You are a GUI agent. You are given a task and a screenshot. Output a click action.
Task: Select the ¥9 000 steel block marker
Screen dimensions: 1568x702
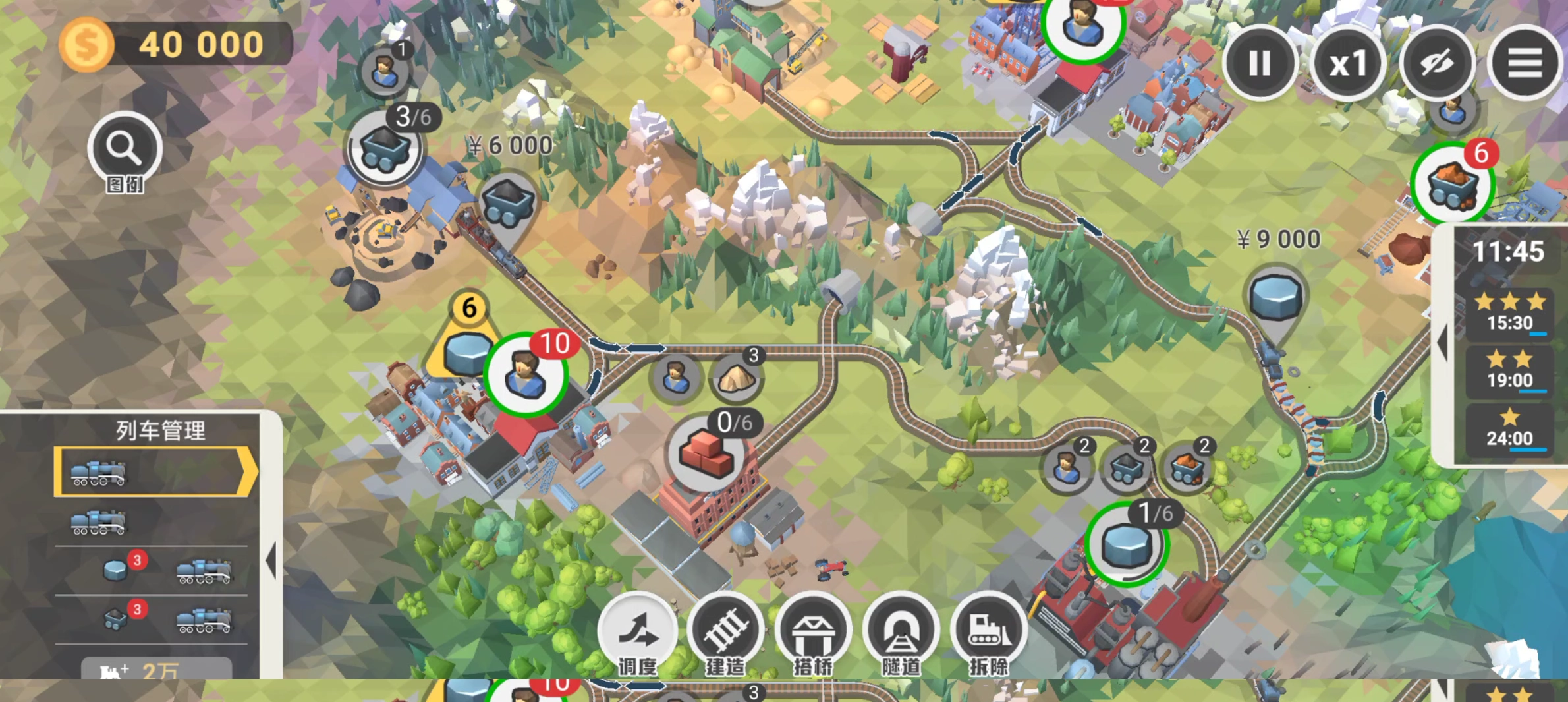point(1276,295)
